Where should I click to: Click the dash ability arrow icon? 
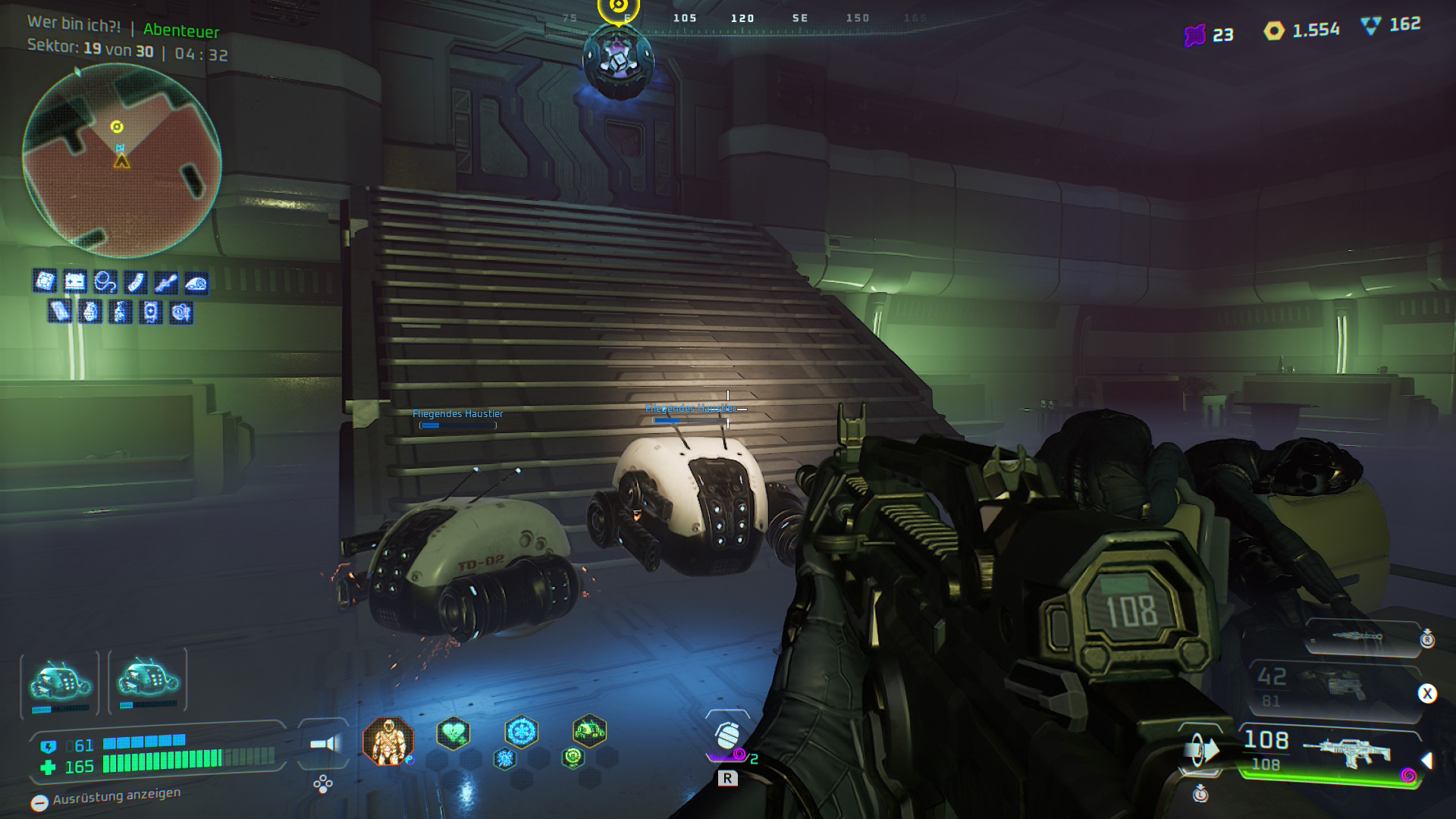click(1202, 751)
